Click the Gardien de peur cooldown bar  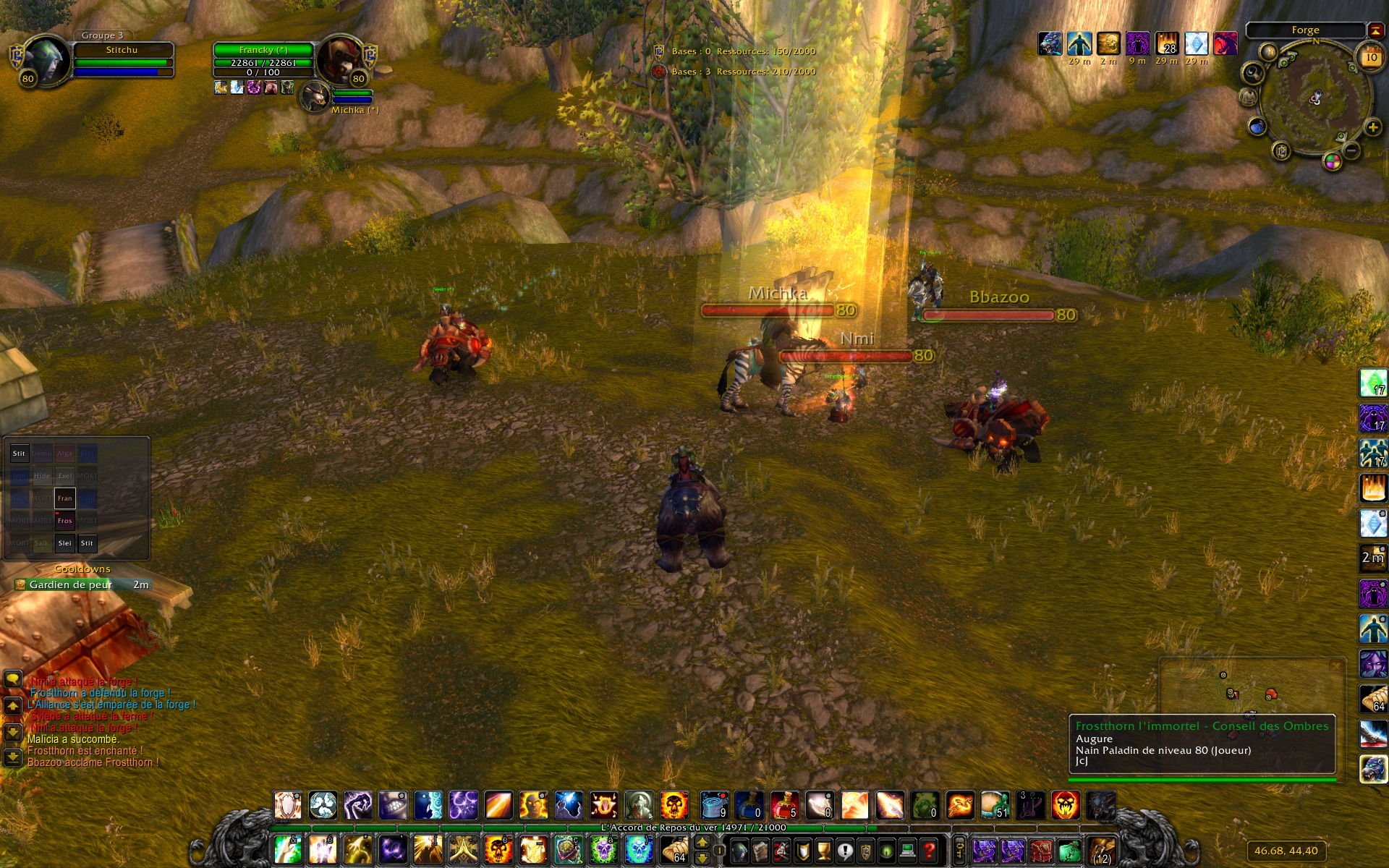(x=82, y=584)
